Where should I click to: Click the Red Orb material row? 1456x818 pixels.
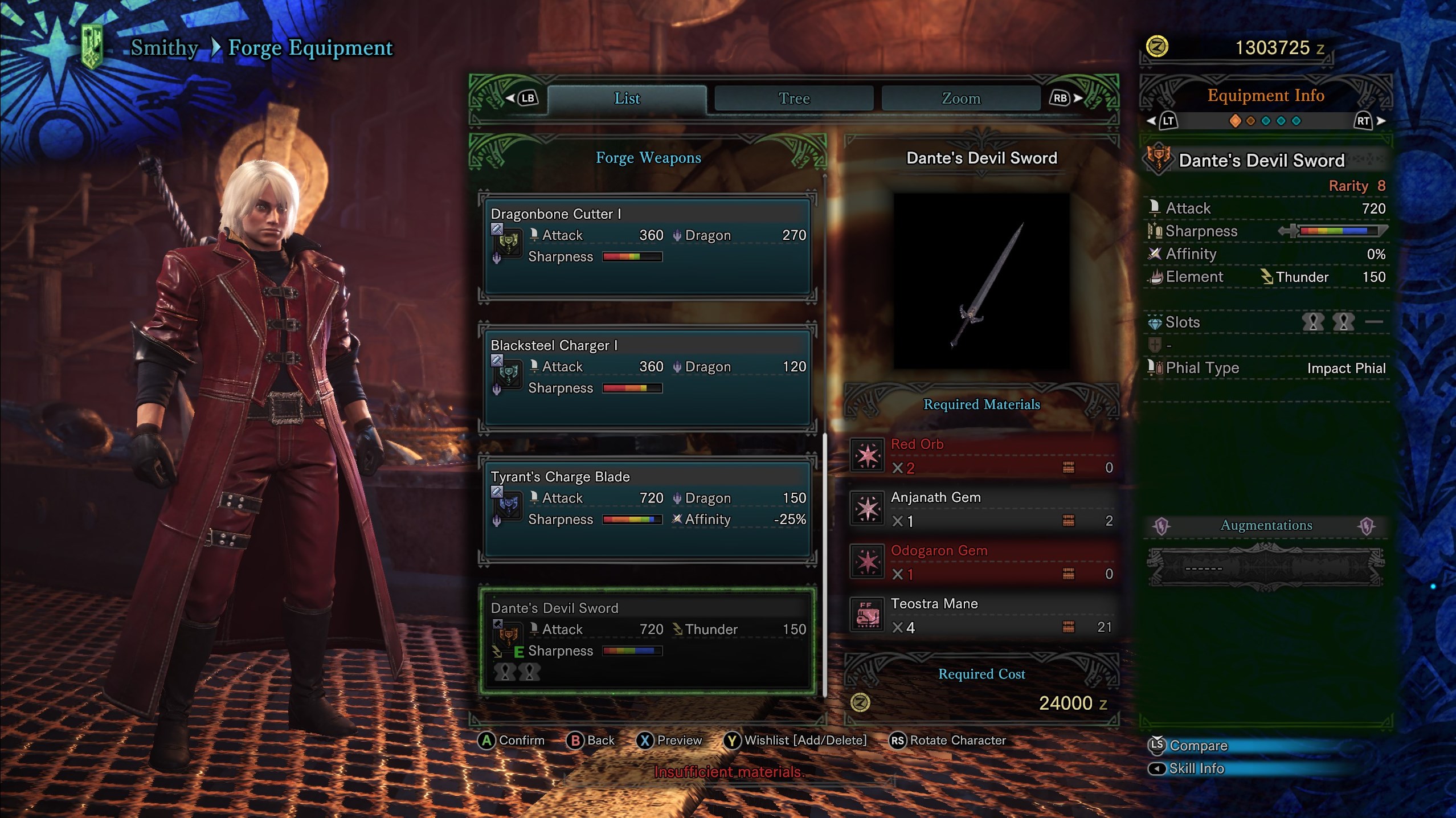[x=981, y=456]
